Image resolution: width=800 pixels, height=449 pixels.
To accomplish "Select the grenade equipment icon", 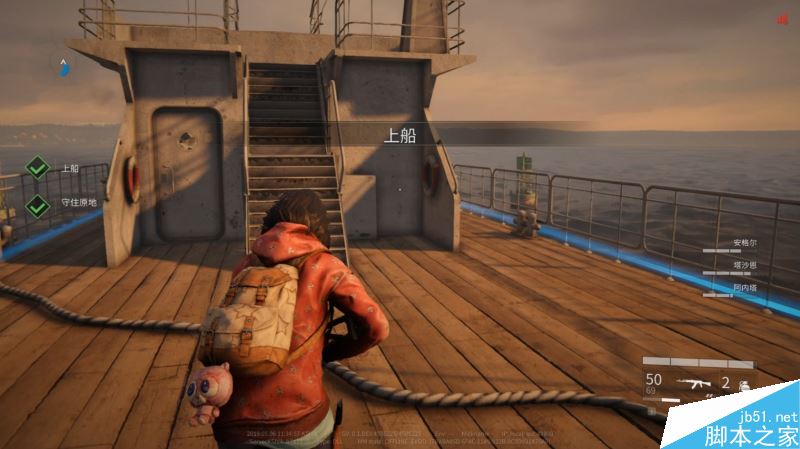I will 743,384.
